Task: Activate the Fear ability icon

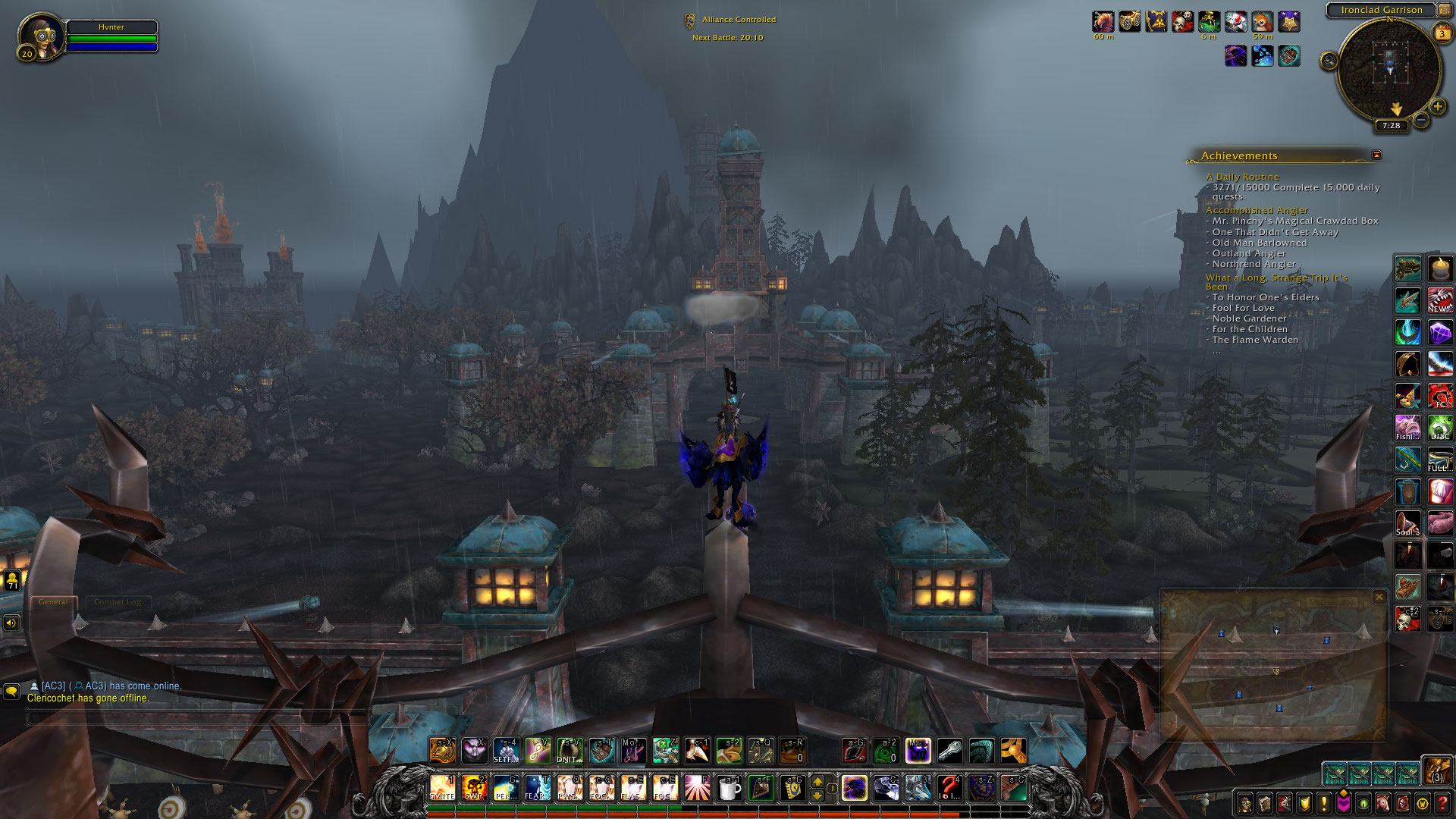Action: 537,788
